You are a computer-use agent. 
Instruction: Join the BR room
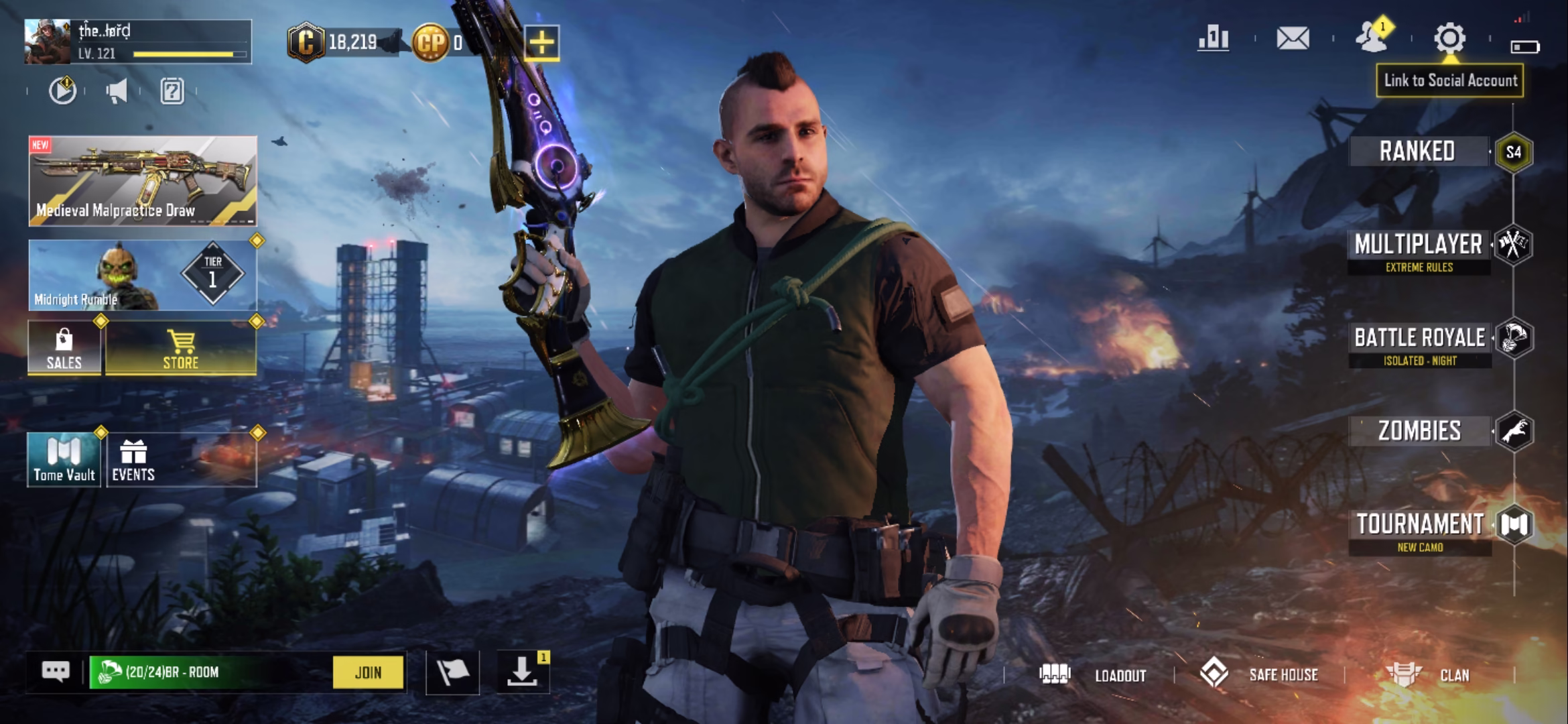[368, 672]
